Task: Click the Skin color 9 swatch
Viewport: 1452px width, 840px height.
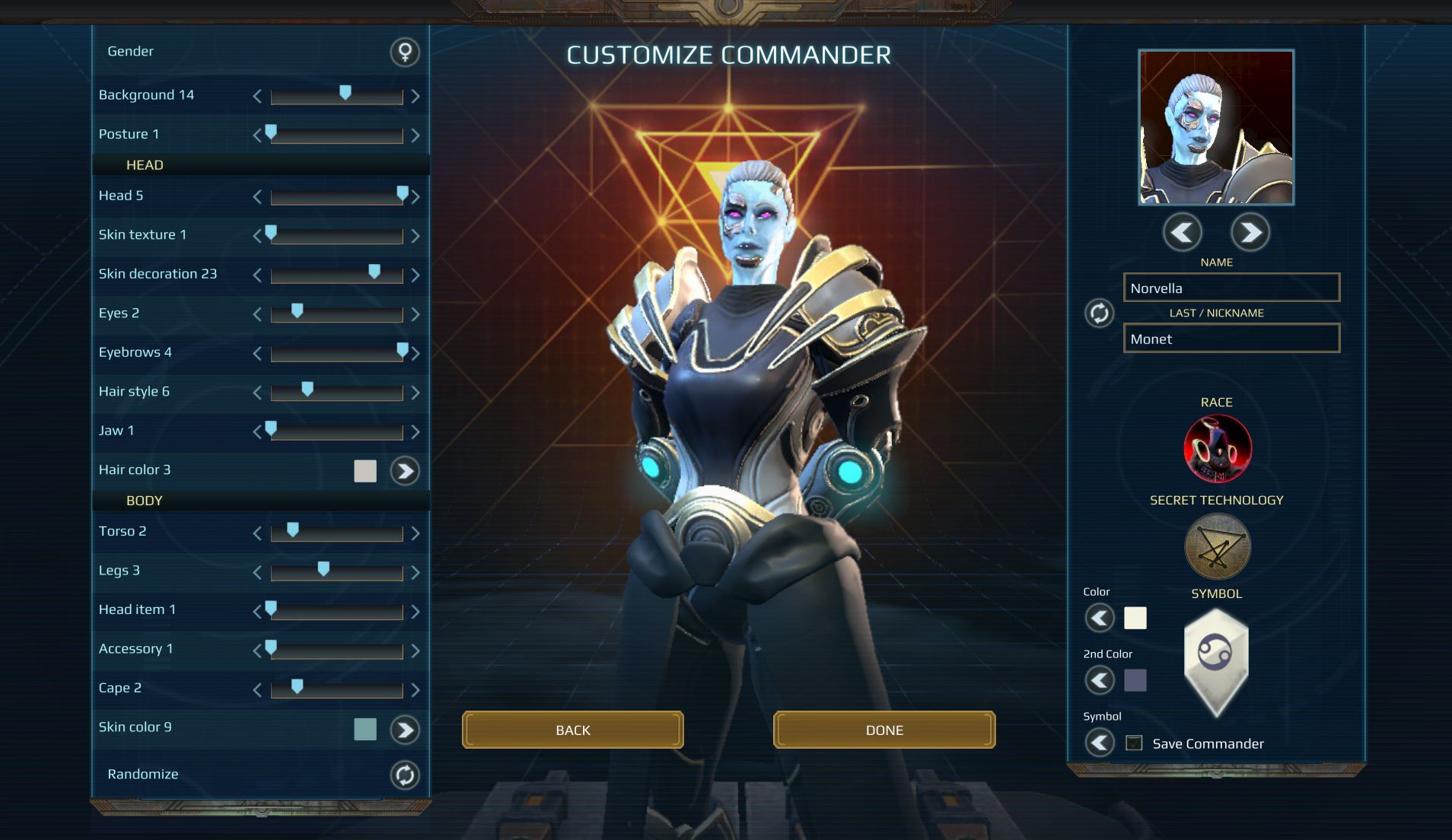Action: pos(365,728)
